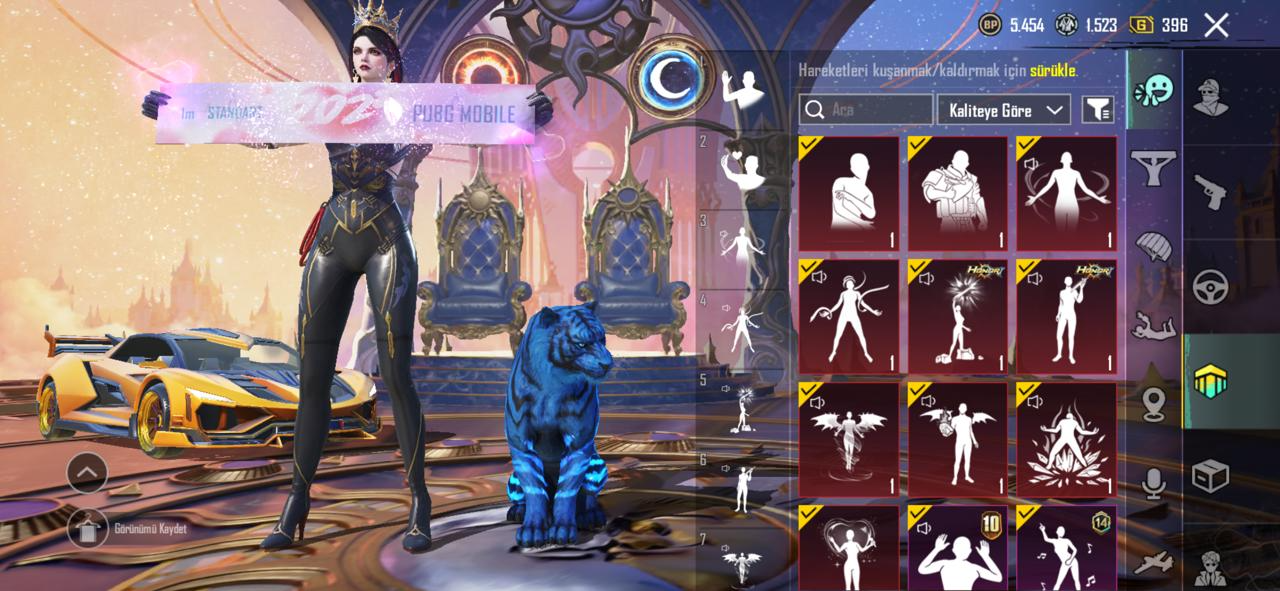Open the character outfit tab

tap(1210, 97)
